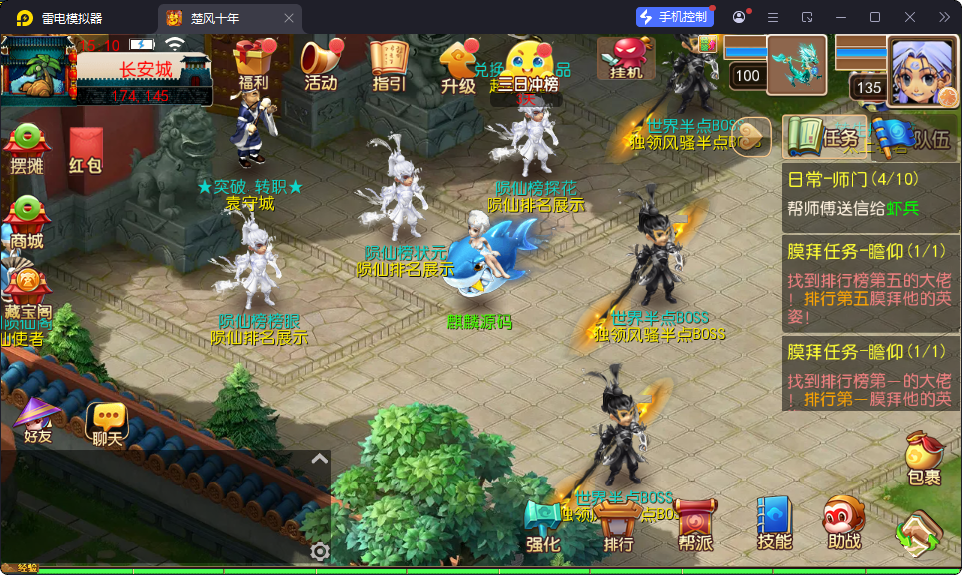Screen dimensions: 962x575
Task: Select the 日常-师门 quest entry
Action: pyautogui.click(x=868, y=194)
